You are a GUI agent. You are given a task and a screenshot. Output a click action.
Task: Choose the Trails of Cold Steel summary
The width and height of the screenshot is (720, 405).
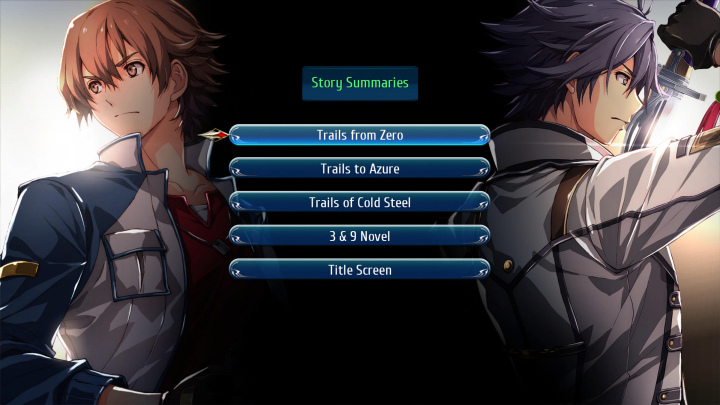tap(360, 202)
